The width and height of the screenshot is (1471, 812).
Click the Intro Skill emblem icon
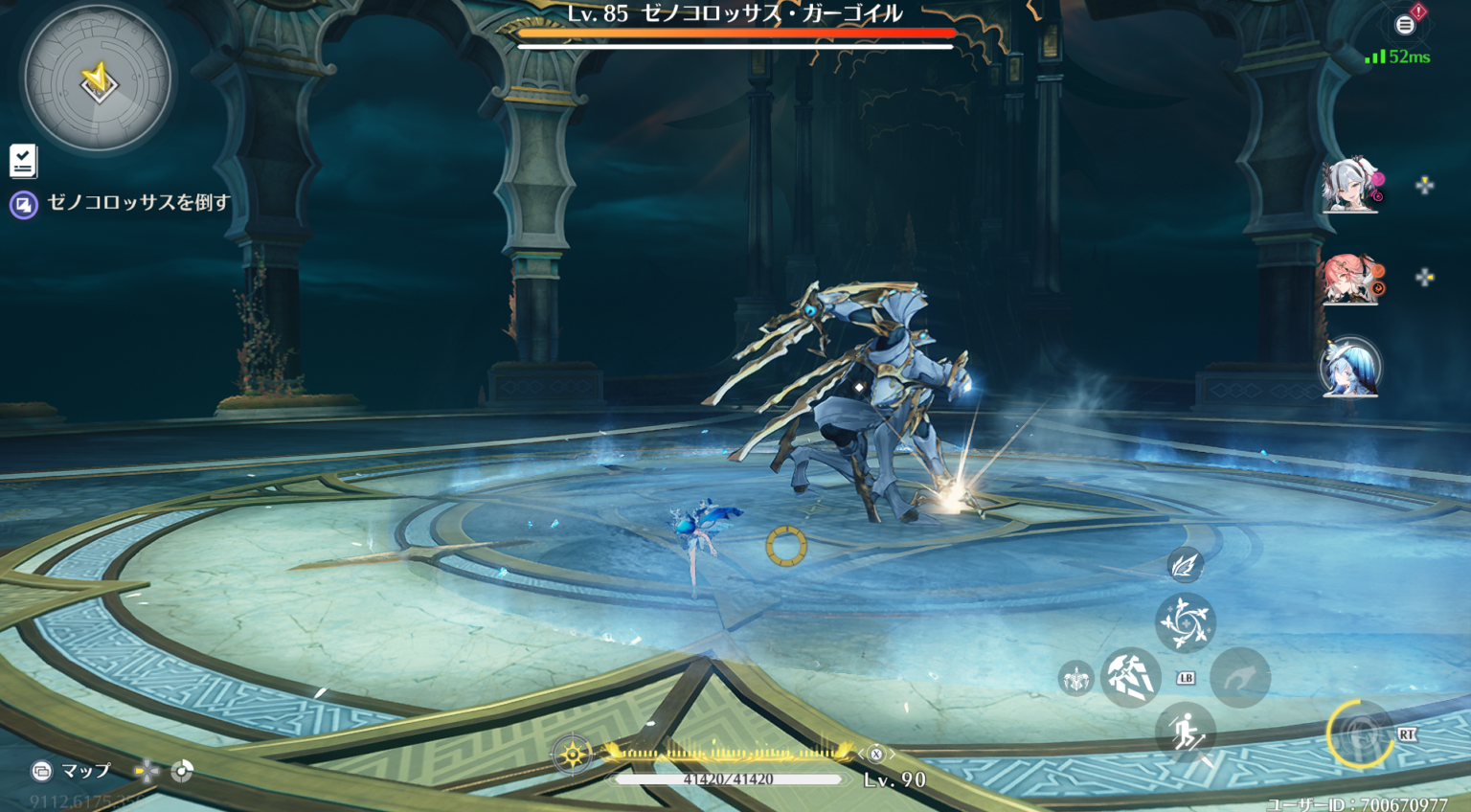pyautogui.click(x=1077, y=680)
